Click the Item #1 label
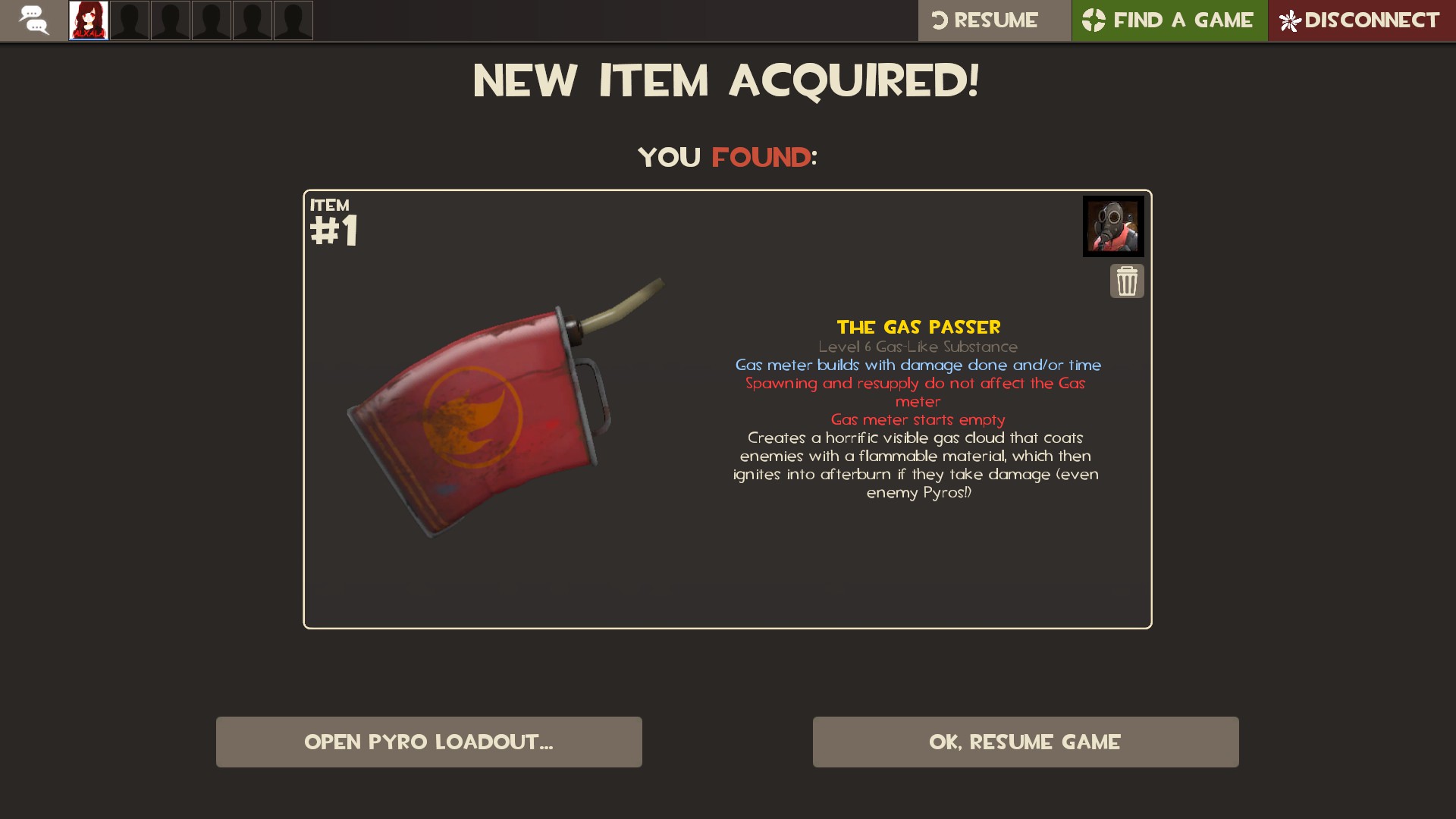This screenshot has height=819, width=1456. (x=334, y=220)
